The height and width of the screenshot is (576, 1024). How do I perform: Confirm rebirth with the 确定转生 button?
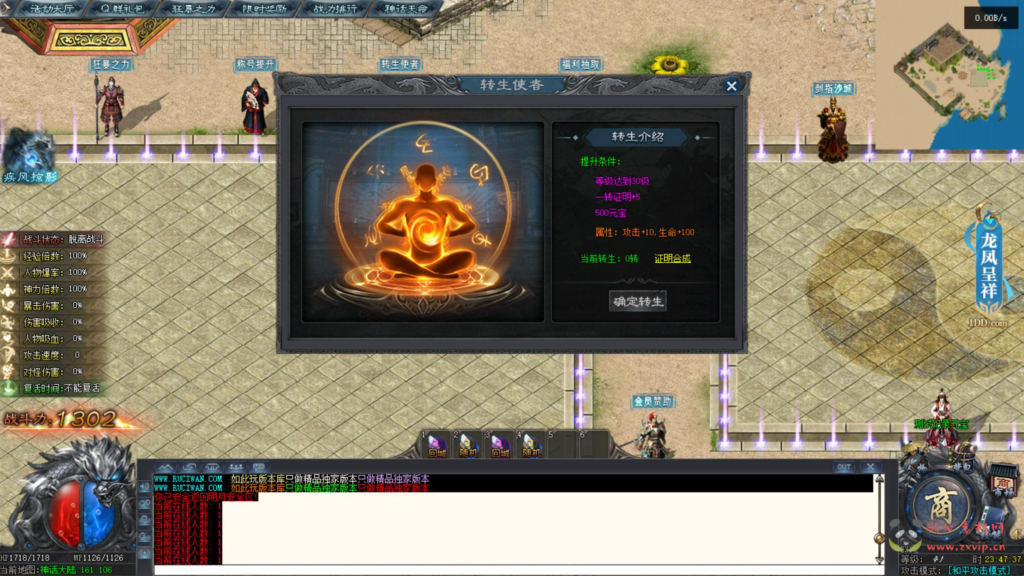point(638,300)
